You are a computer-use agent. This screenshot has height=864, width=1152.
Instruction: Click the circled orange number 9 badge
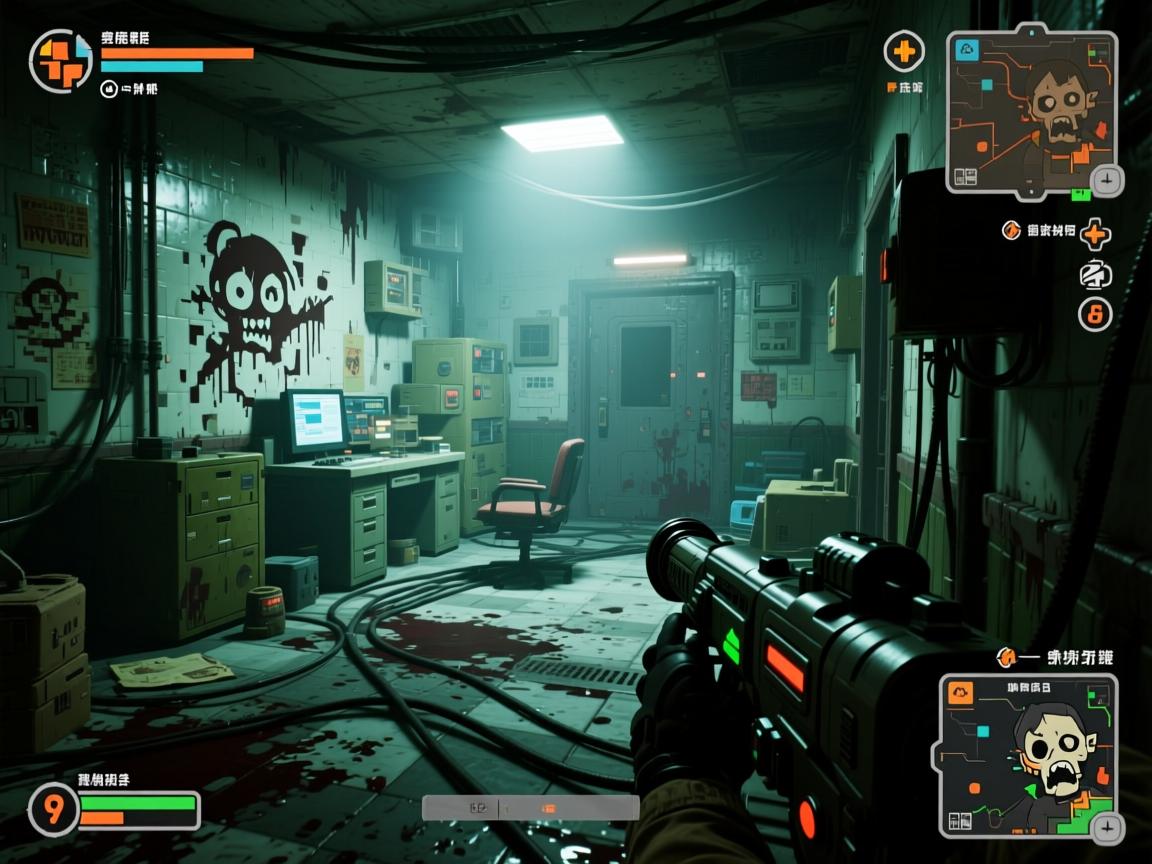(53, 809)
